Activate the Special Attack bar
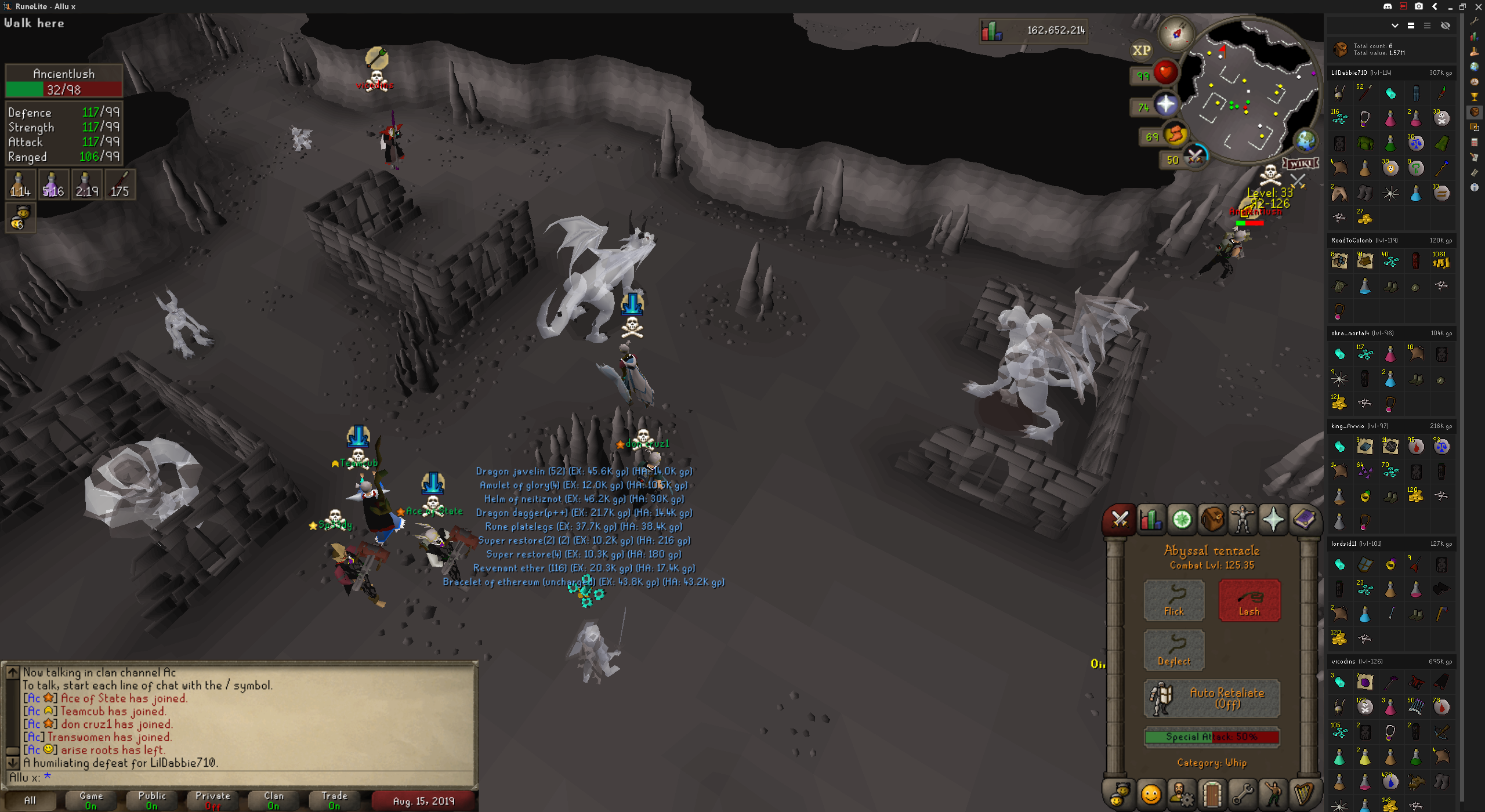This screenshot has height=812, width=1485. click(x=1211, y=737)
